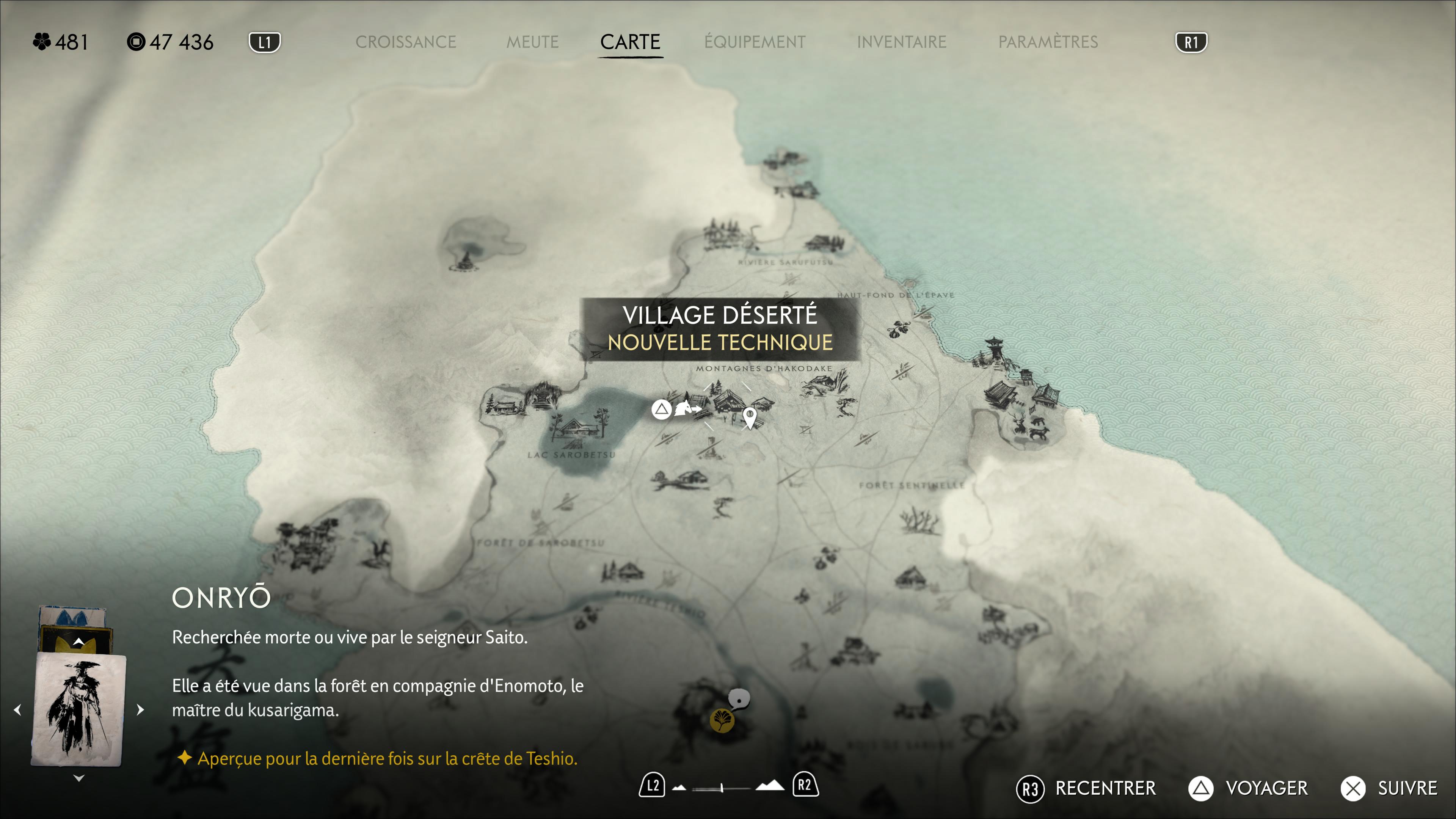Click the left arrow beside the Onryō card
1456x819 pixels.
[17, 709]
